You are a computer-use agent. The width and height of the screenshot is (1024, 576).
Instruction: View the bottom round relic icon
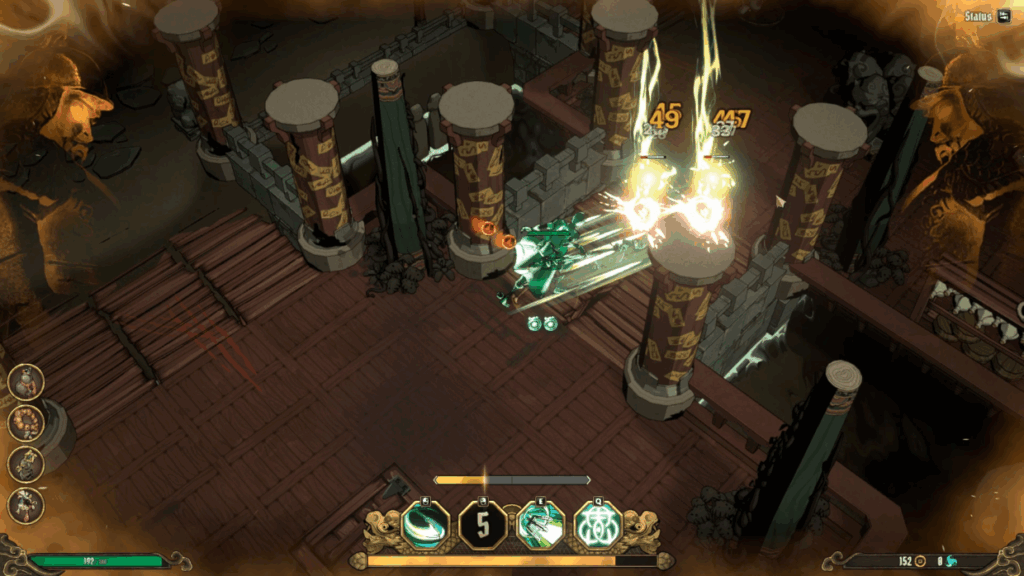click(26, 504)
